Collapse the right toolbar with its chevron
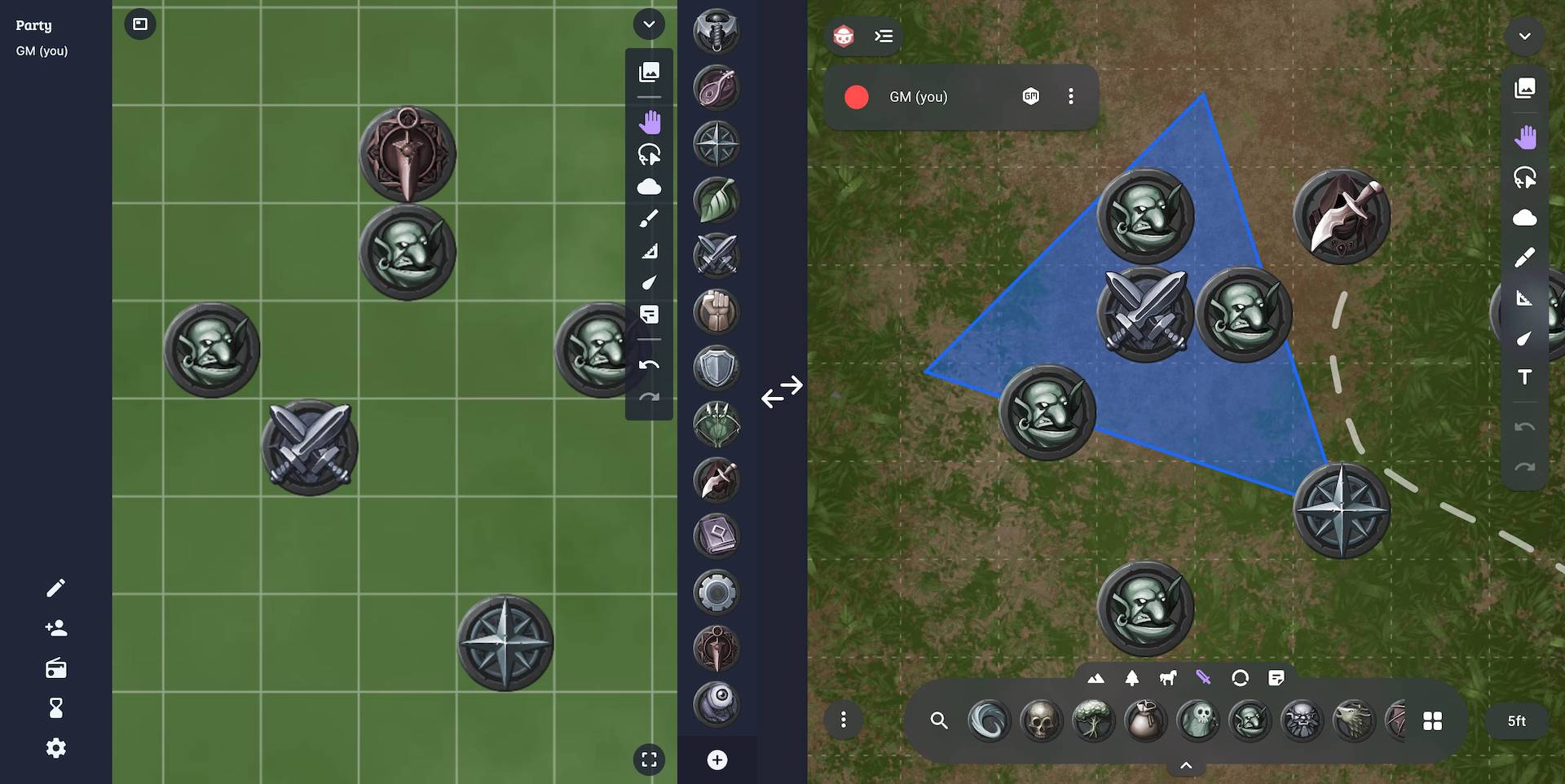This screenshot has width=1565, height=784. click(1523, 37)
